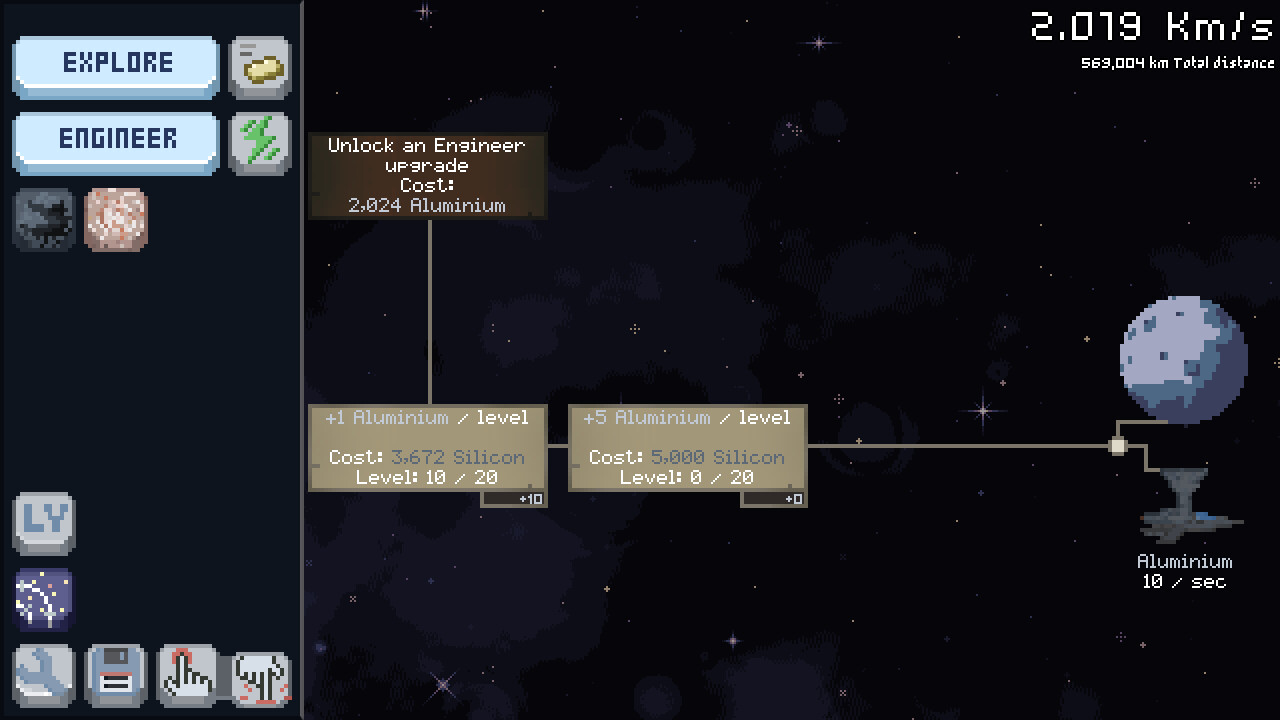
Task: Select the gold bar resource icon
Action: [259, 64]
